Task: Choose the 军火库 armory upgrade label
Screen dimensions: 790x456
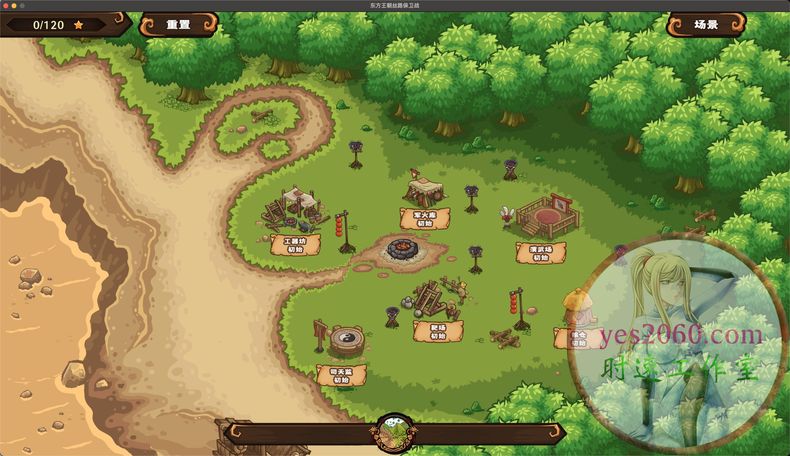Action: (425, 218)
